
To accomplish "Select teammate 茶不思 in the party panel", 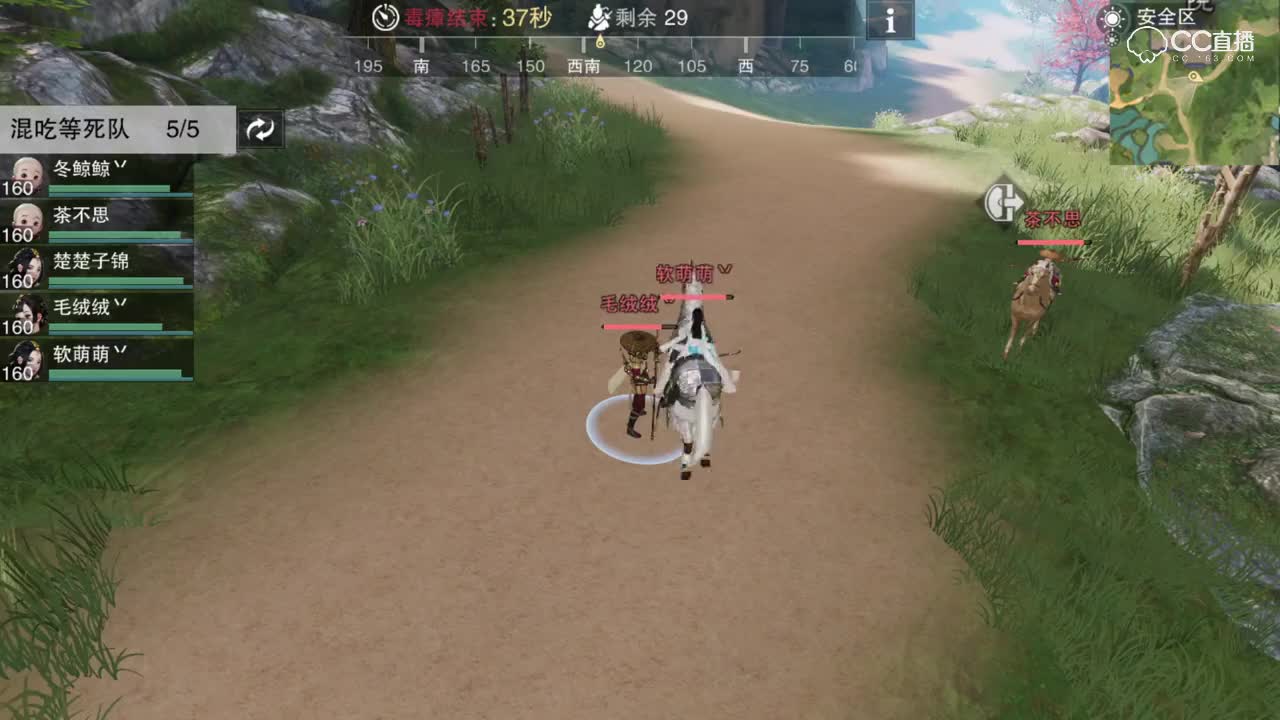I will [79, 214].
